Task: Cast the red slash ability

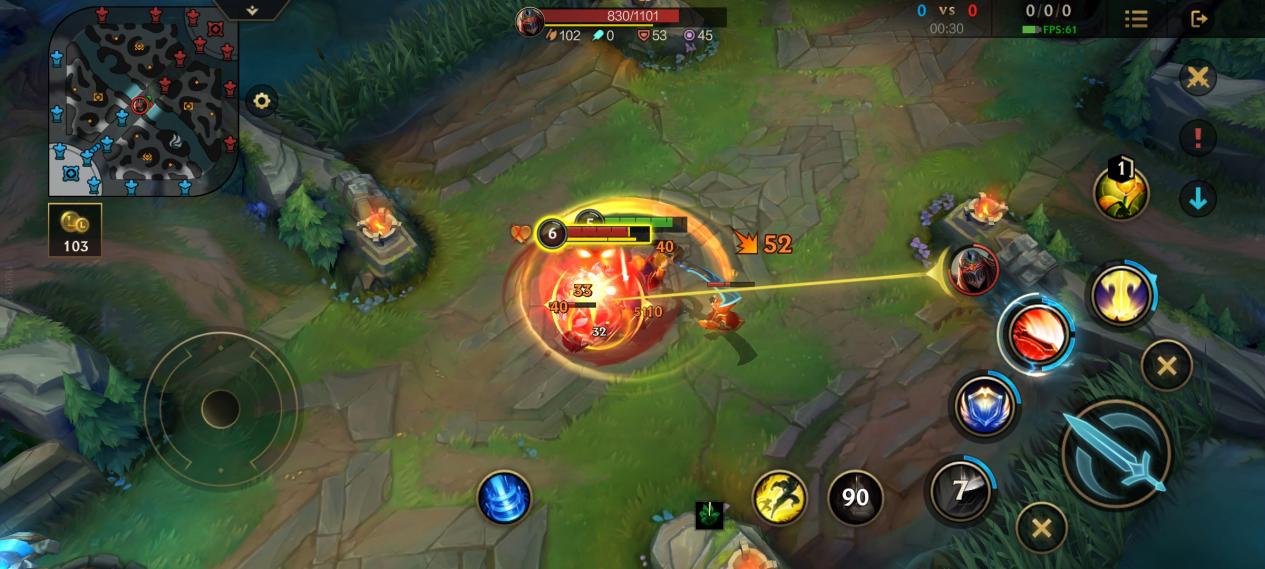Action: click(1035, 333)
